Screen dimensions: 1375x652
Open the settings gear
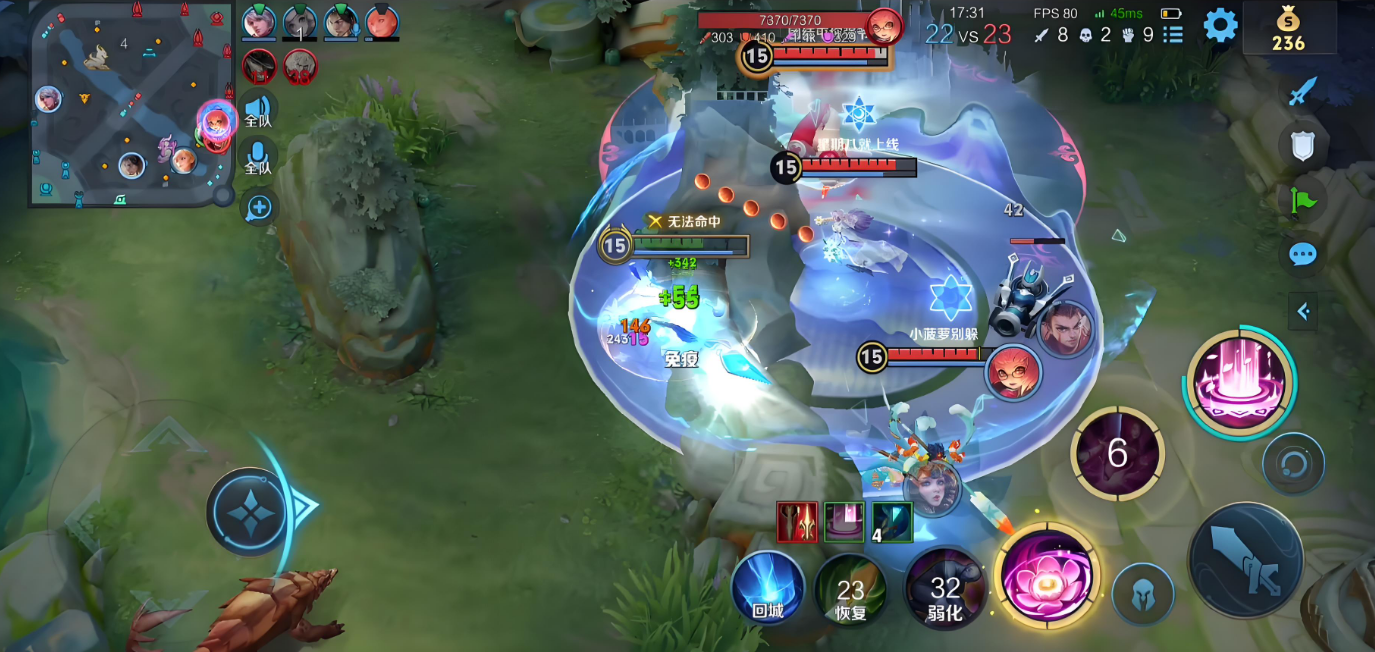[x=1220, y=25]
